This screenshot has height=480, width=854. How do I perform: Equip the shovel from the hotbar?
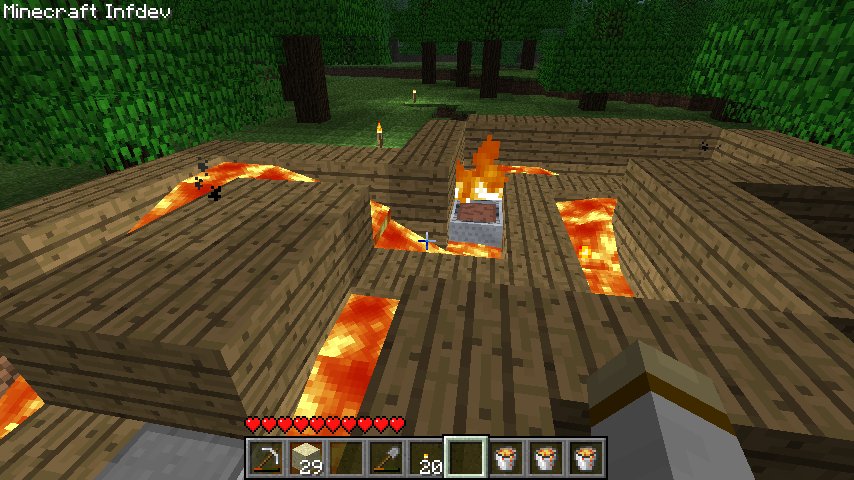click(x=386, y=457)
